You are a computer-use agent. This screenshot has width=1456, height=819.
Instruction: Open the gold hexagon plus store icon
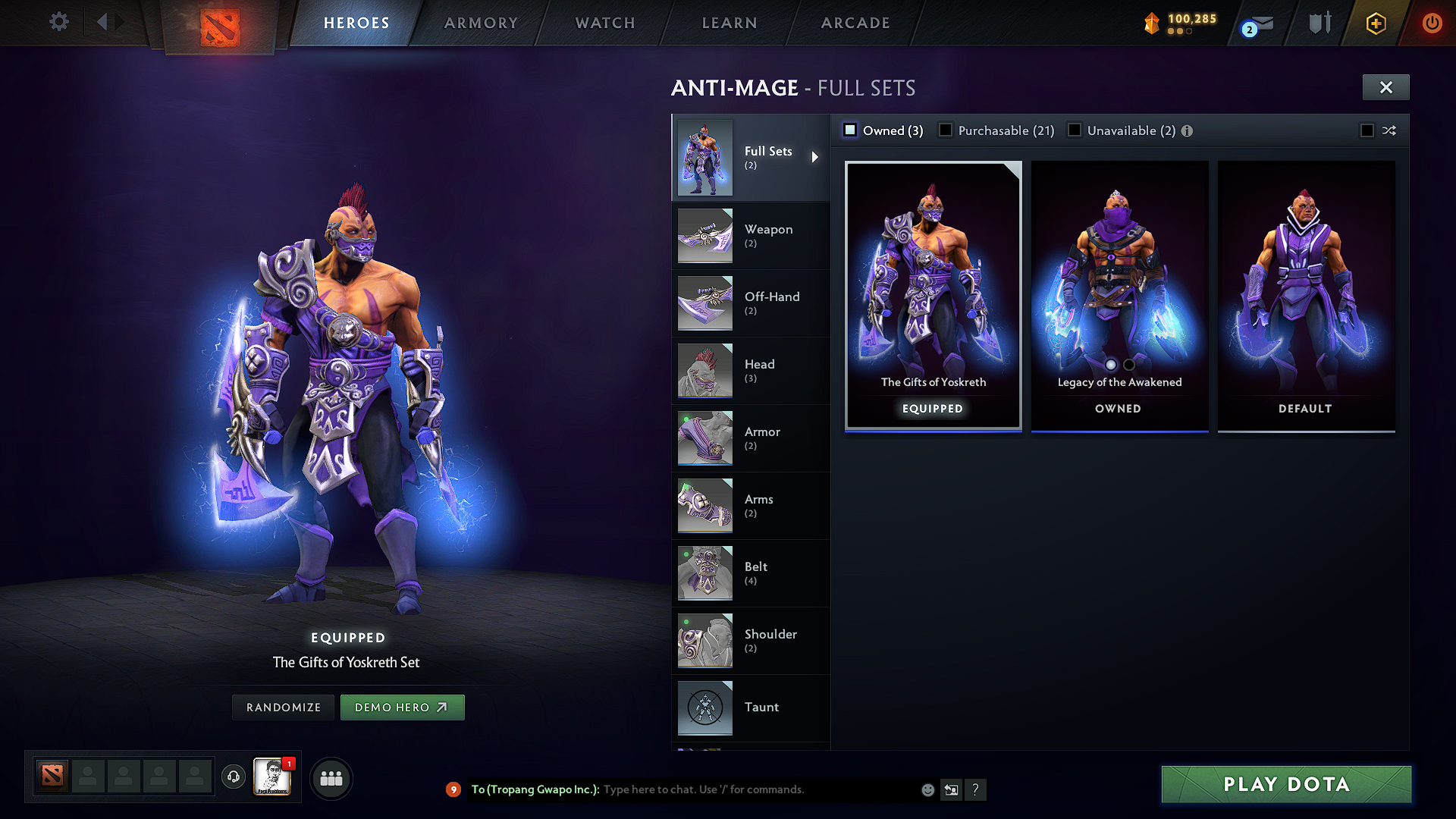click(x=1375, y=23)
